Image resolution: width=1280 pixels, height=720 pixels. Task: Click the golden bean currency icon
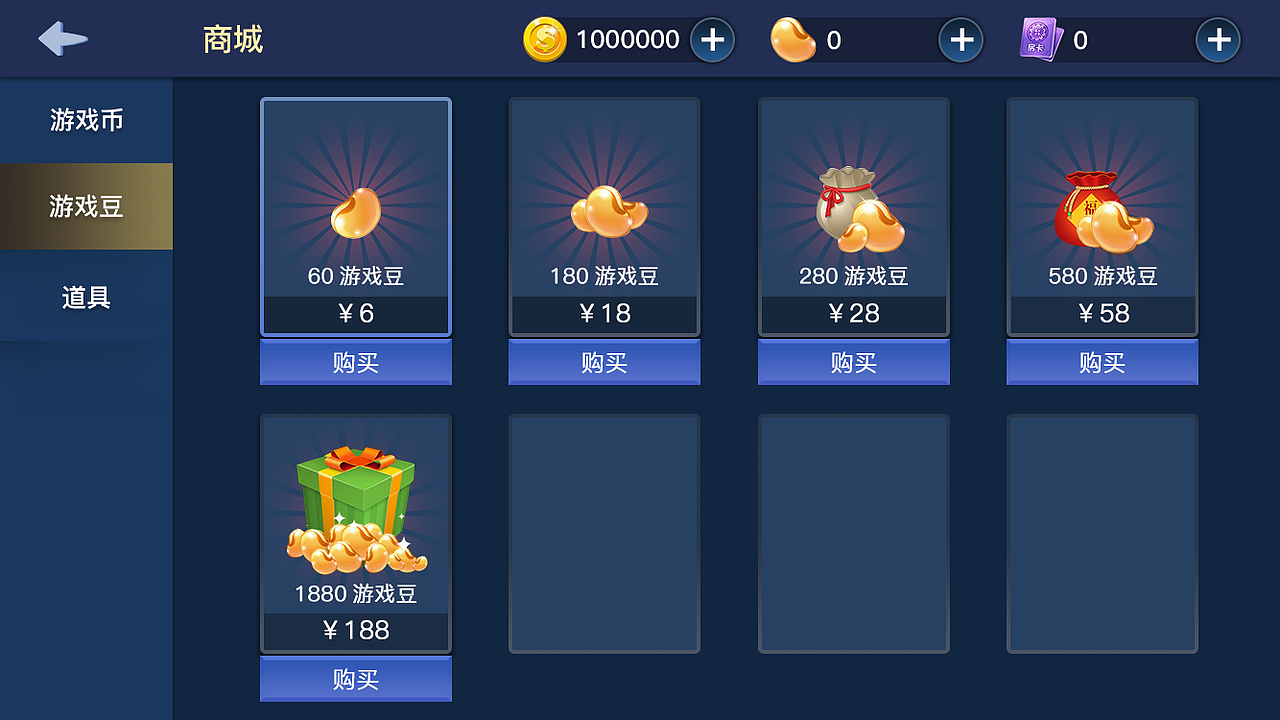tap(795, 40)
